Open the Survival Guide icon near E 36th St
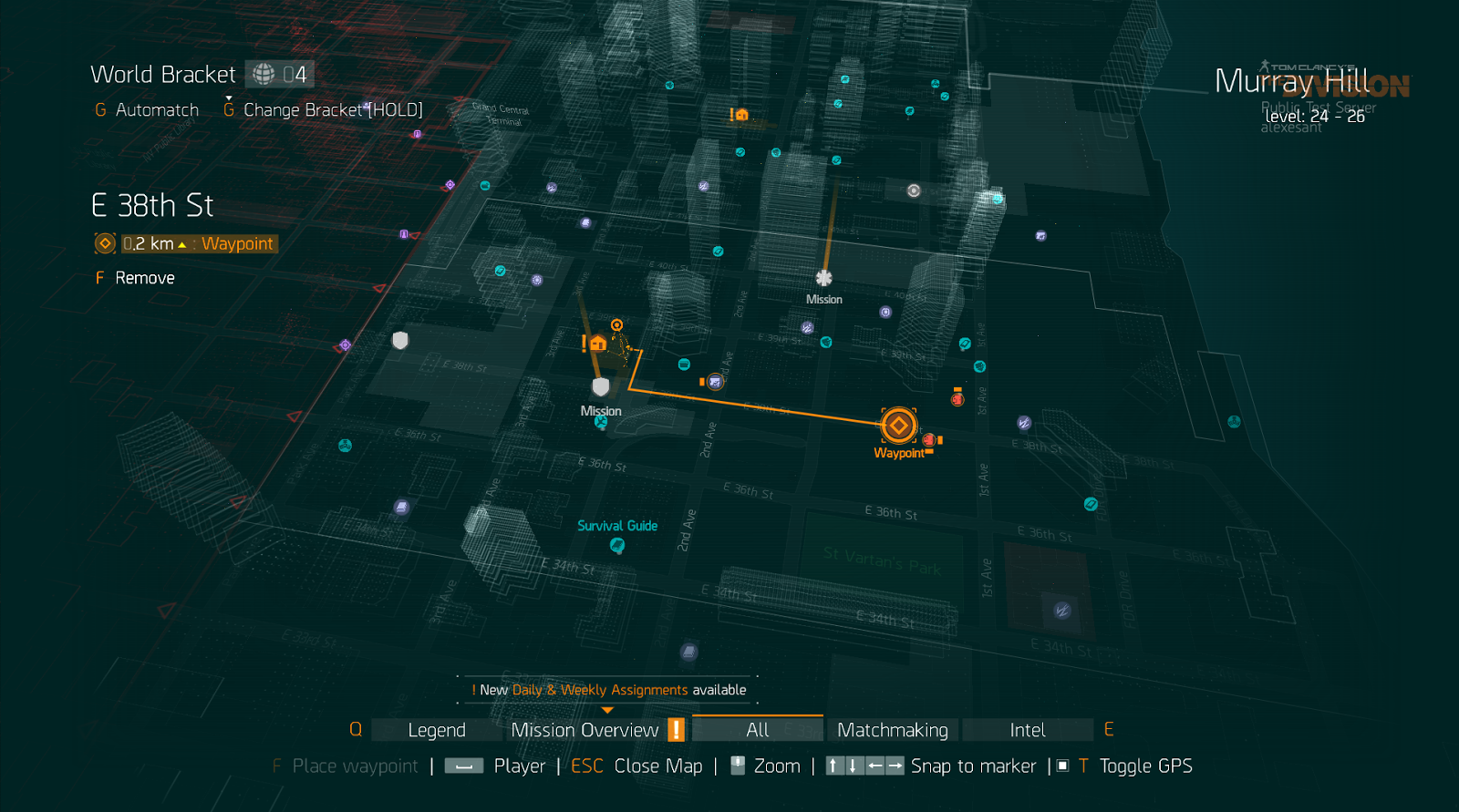1459x812 pixels. [616, 545]
